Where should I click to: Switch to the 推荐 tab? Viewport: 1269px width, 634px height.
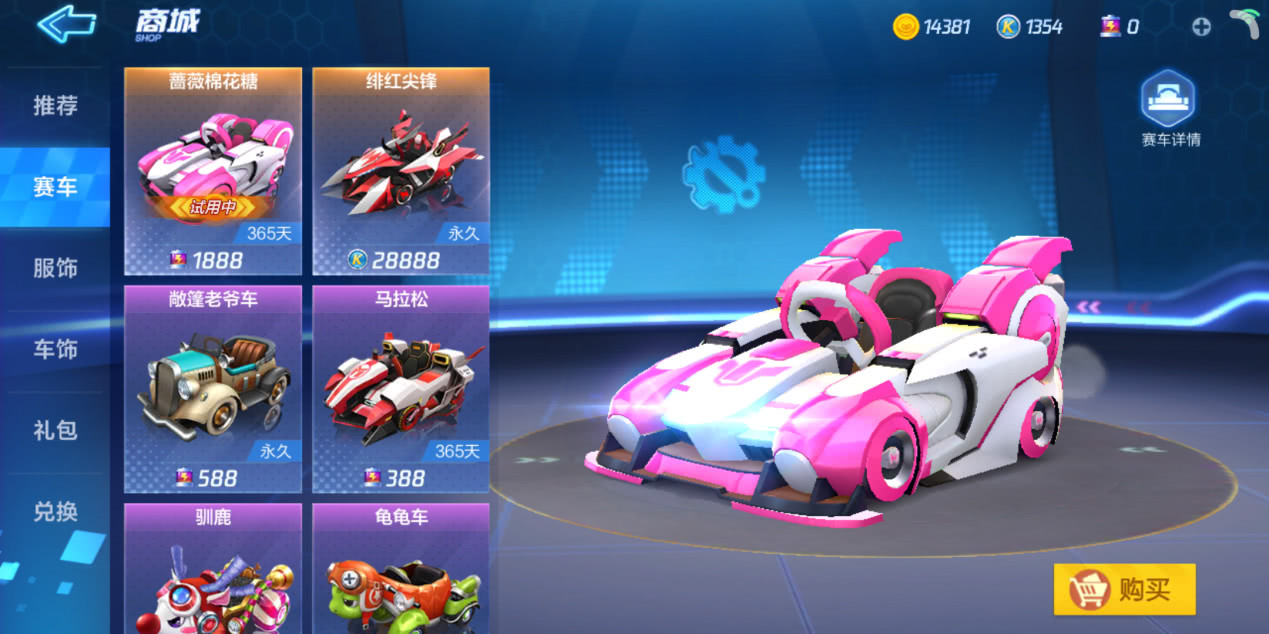[x=55, y=106]
